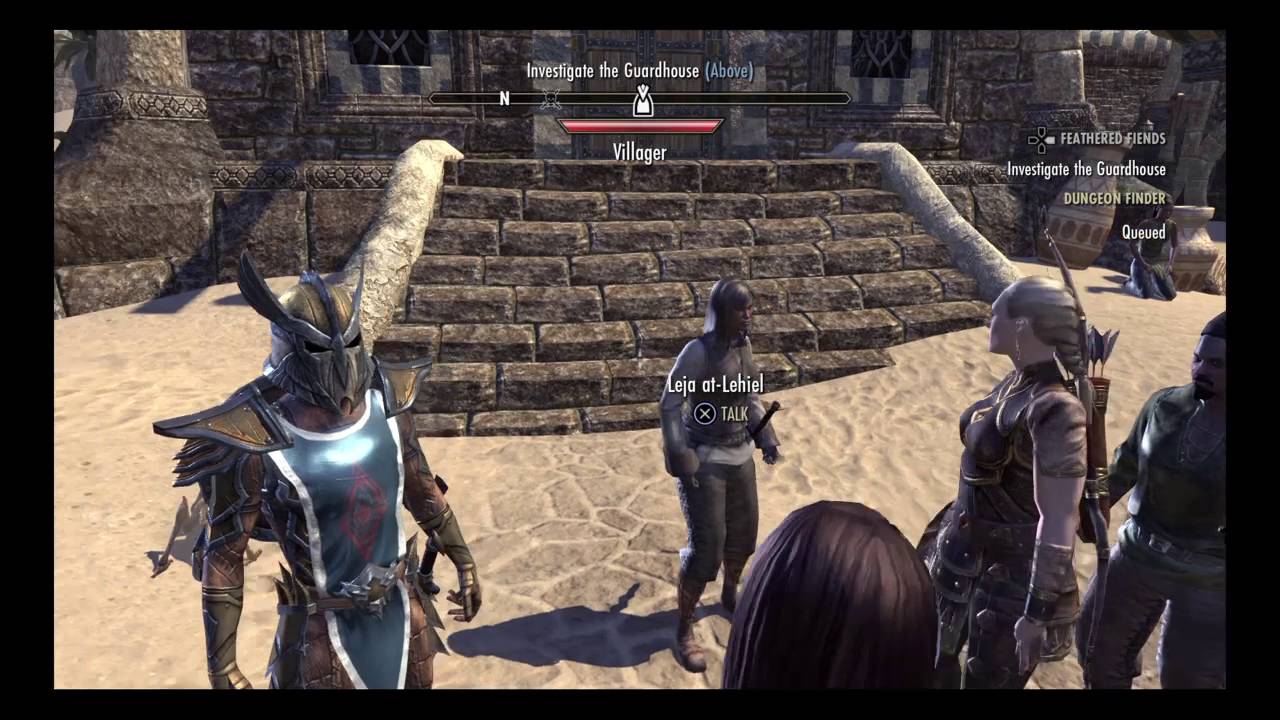This screenshot has width=1280, height=720.
Task: Select the crossed swords compass marker
Action: coord(550,99)
